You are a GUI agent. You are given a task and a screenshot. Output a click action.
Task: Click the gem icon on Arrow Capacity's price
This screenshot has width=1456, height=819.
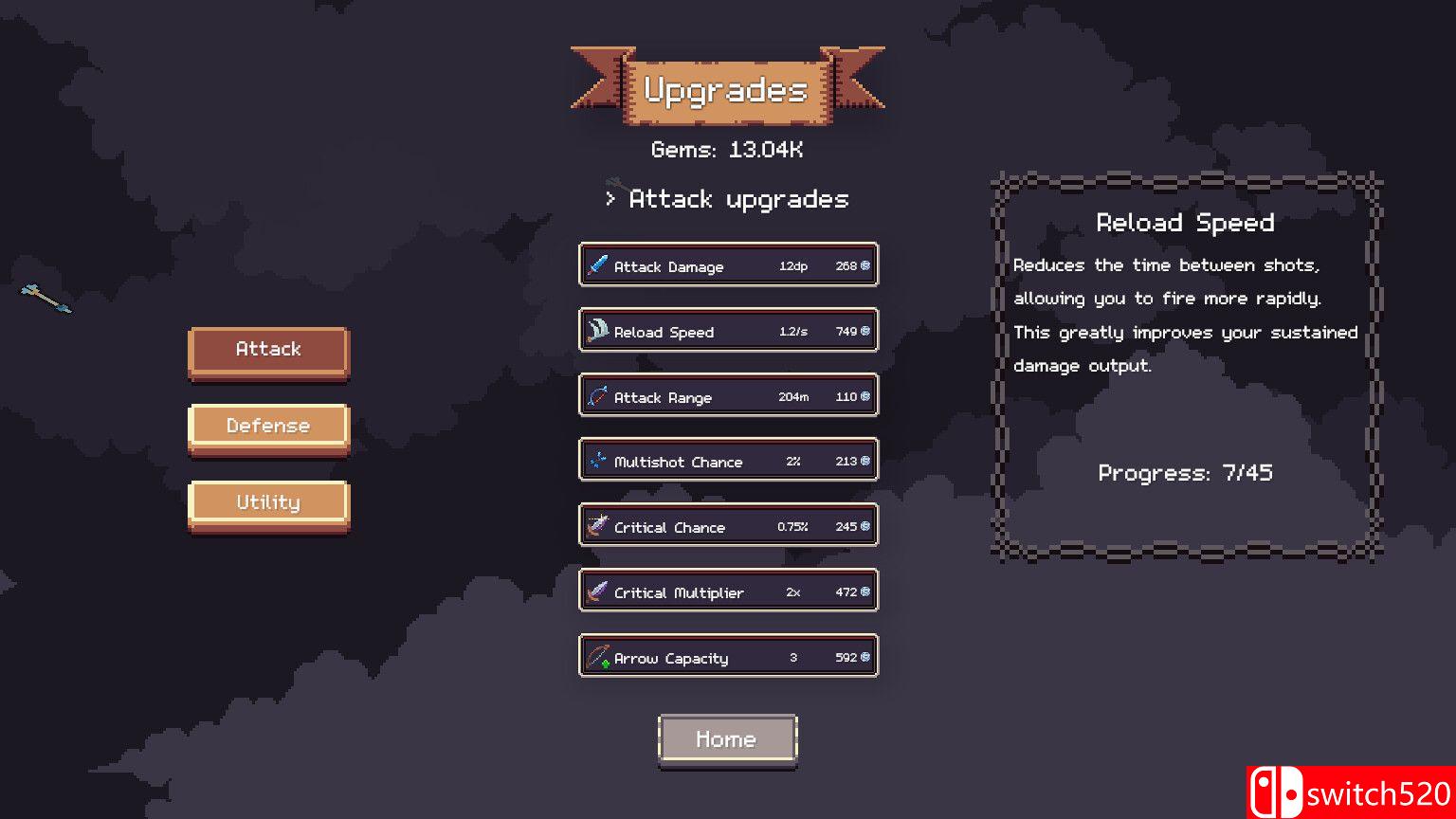864,656
